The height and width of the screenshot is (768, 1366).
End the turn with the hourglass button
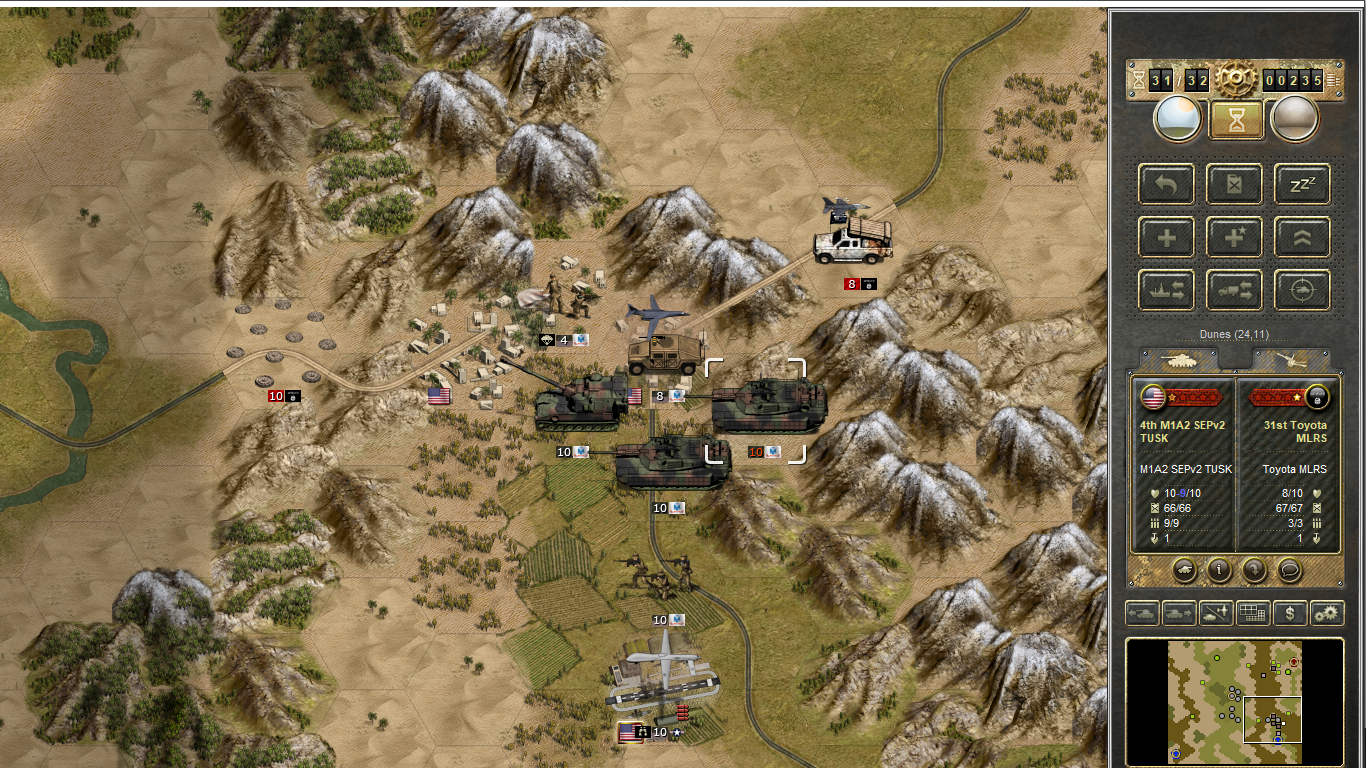1236,119
